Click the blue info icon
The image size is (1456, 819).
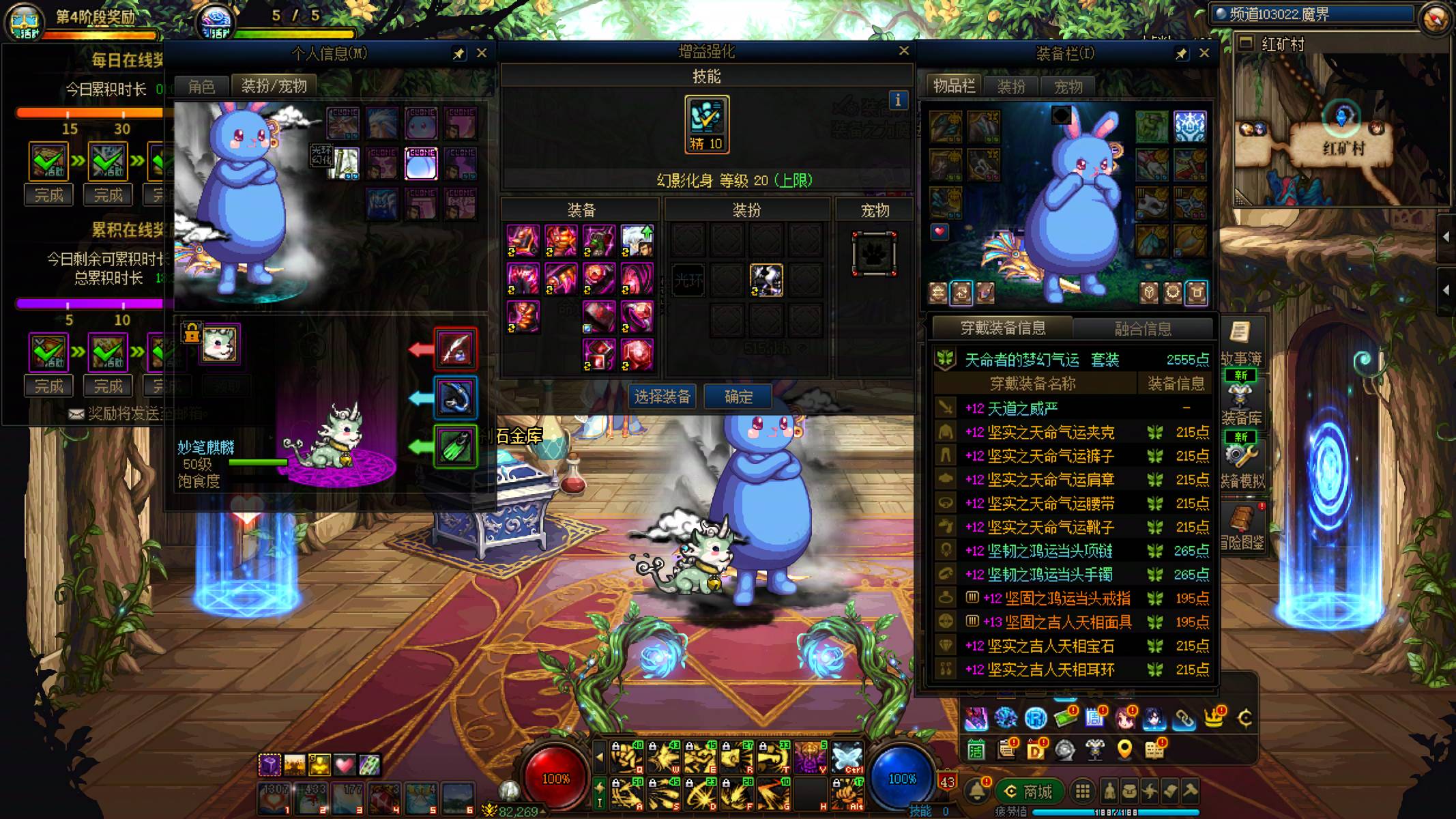[898, 100]
